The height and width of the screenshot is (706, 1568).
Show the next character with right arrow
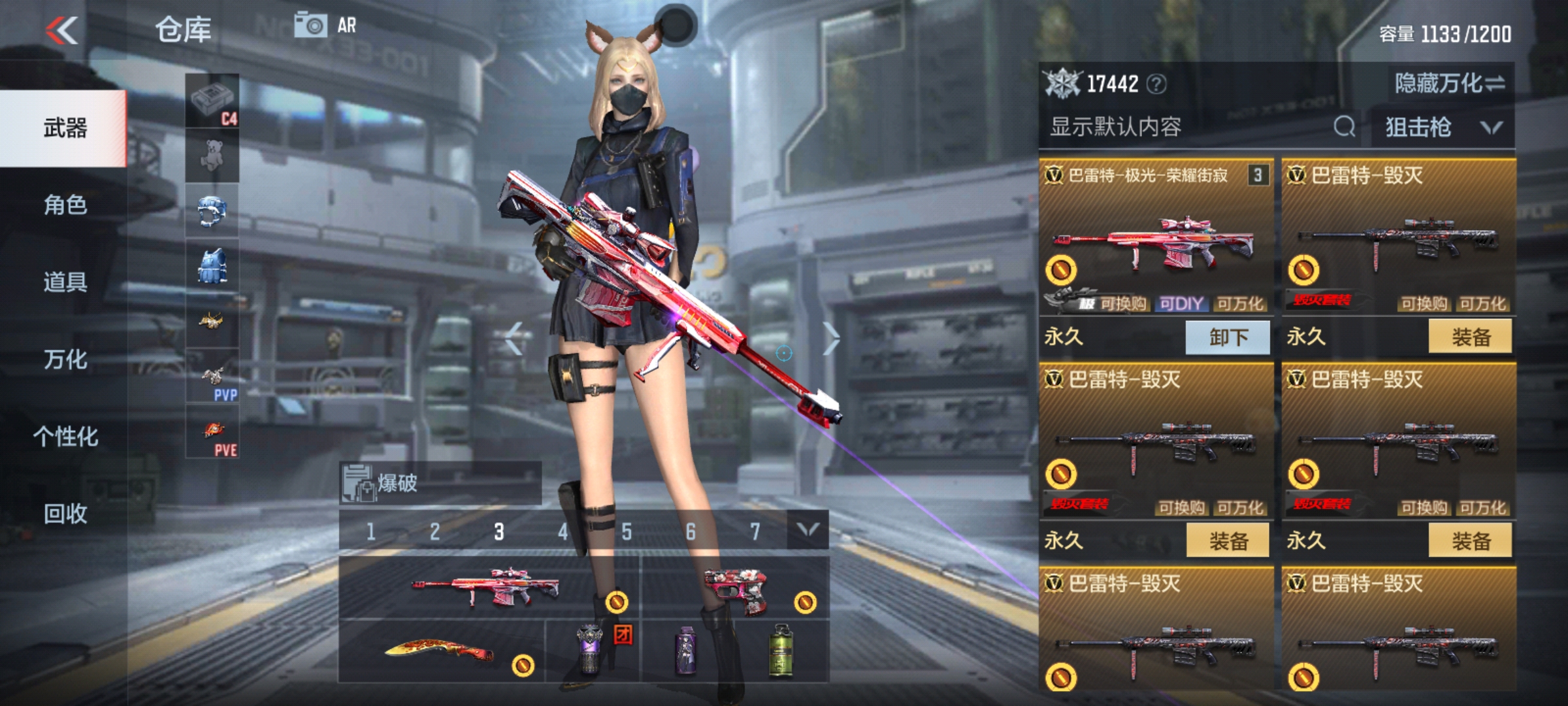coord(830,339)
